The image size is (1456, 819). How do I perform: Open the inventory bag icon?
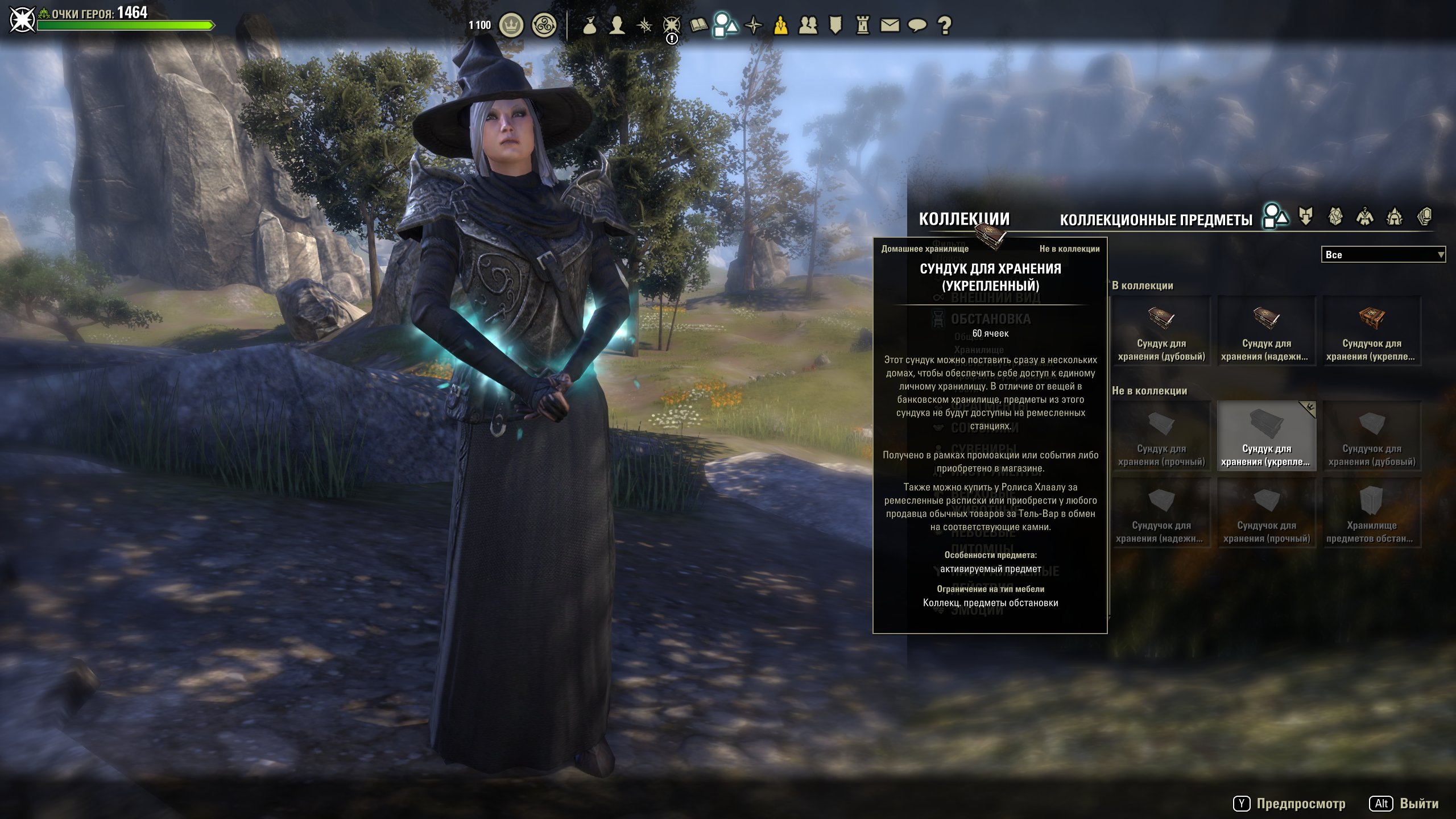coord(590,25)
